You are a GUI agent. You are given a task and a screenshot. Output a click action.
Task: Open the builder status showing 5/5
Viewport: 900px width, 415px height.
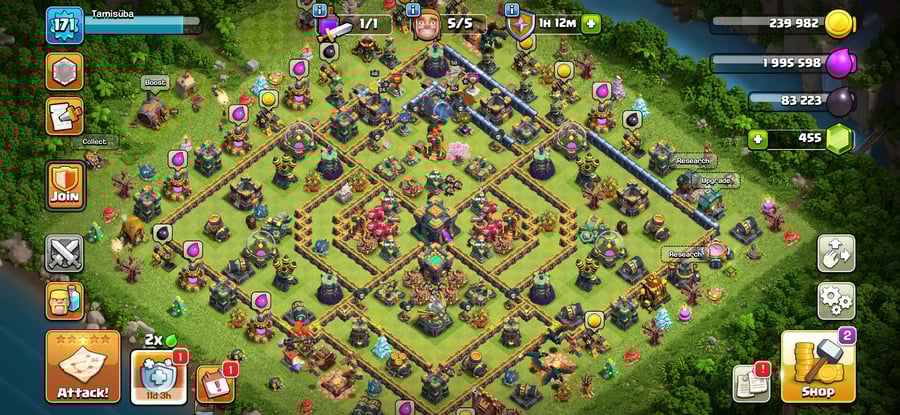pos(448,23)
